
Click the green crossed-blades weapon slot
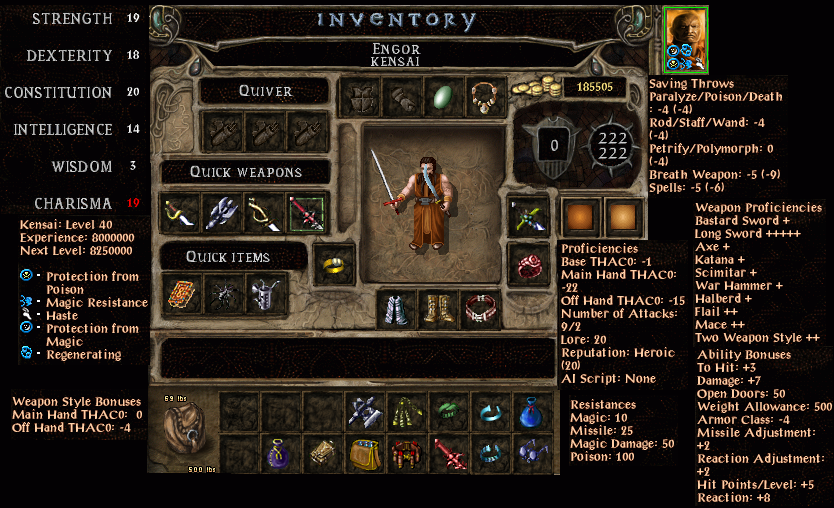(528, 216)
